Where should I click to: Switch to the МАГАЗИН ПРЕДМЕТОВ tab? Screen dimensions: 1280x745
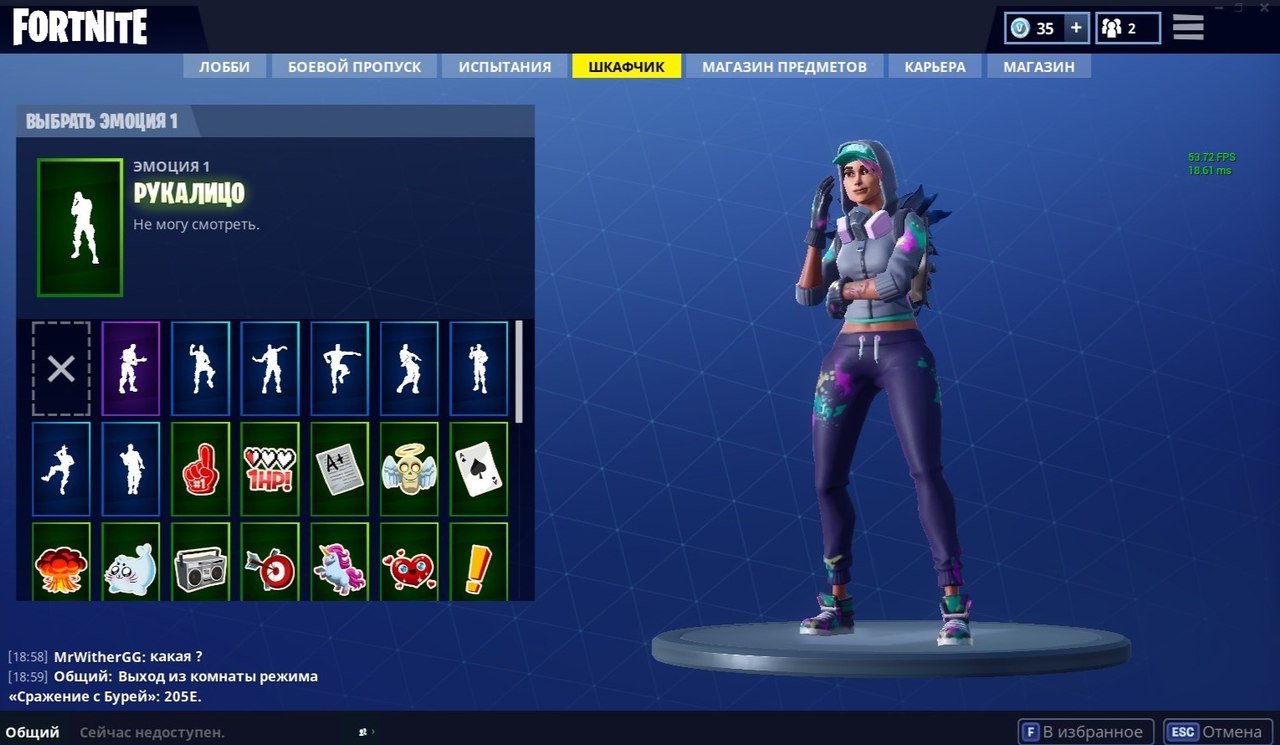tap(783, 66)
